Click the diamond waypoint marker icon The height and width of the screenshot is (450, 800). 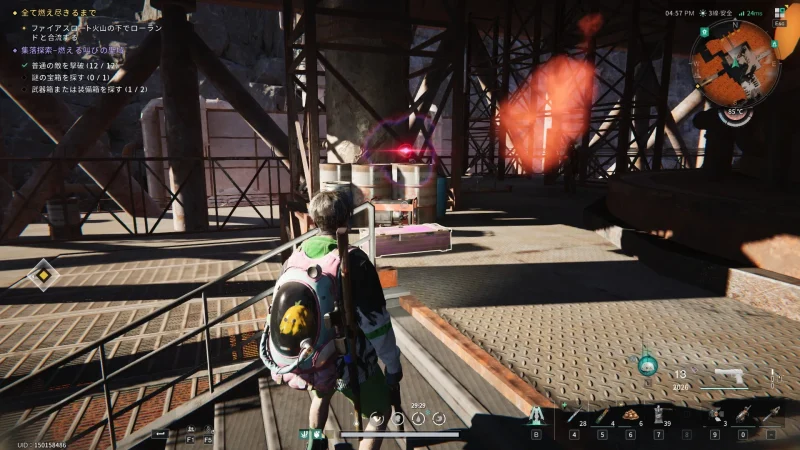click(x=43, y=274)
